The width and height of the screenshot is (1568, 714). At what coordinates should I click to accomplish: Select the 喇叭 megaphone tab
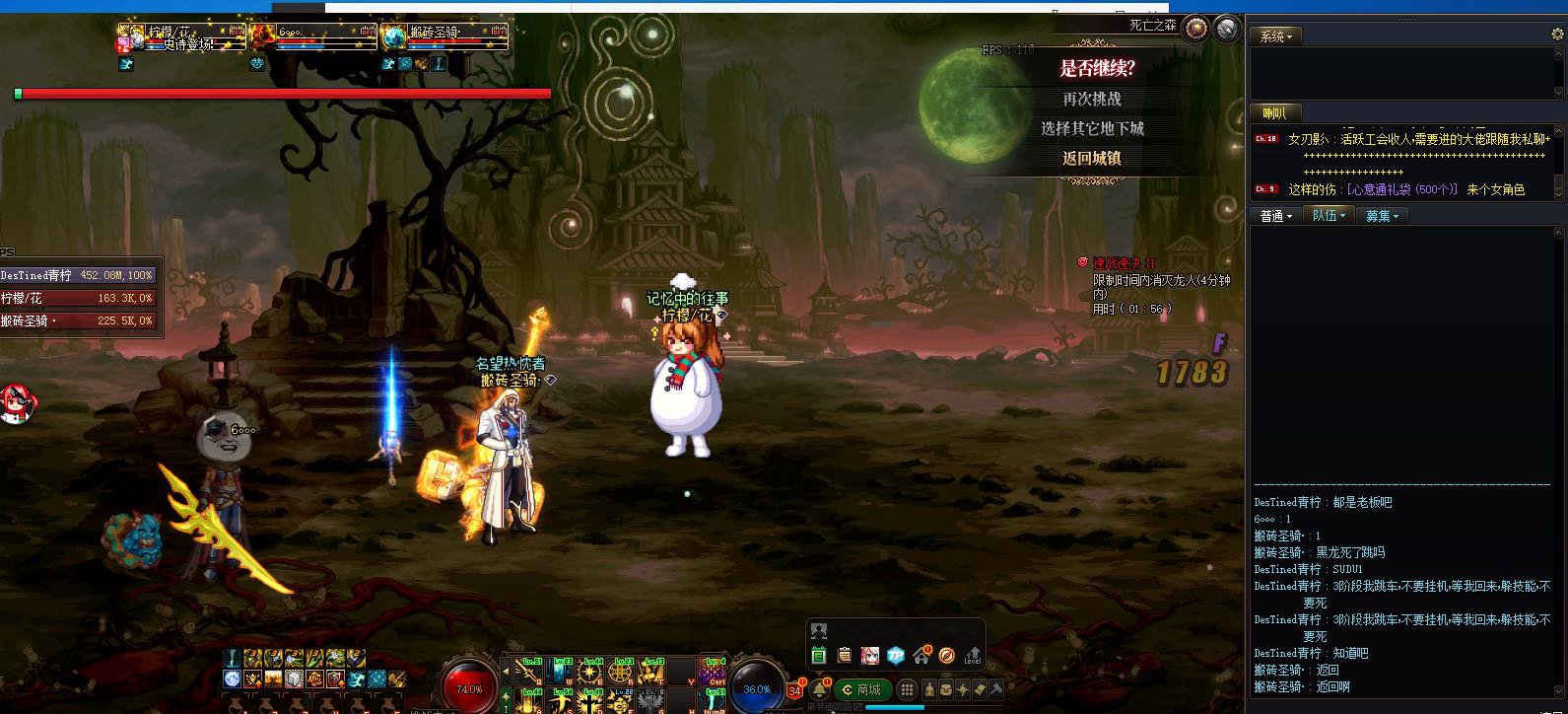[1274, 113]
